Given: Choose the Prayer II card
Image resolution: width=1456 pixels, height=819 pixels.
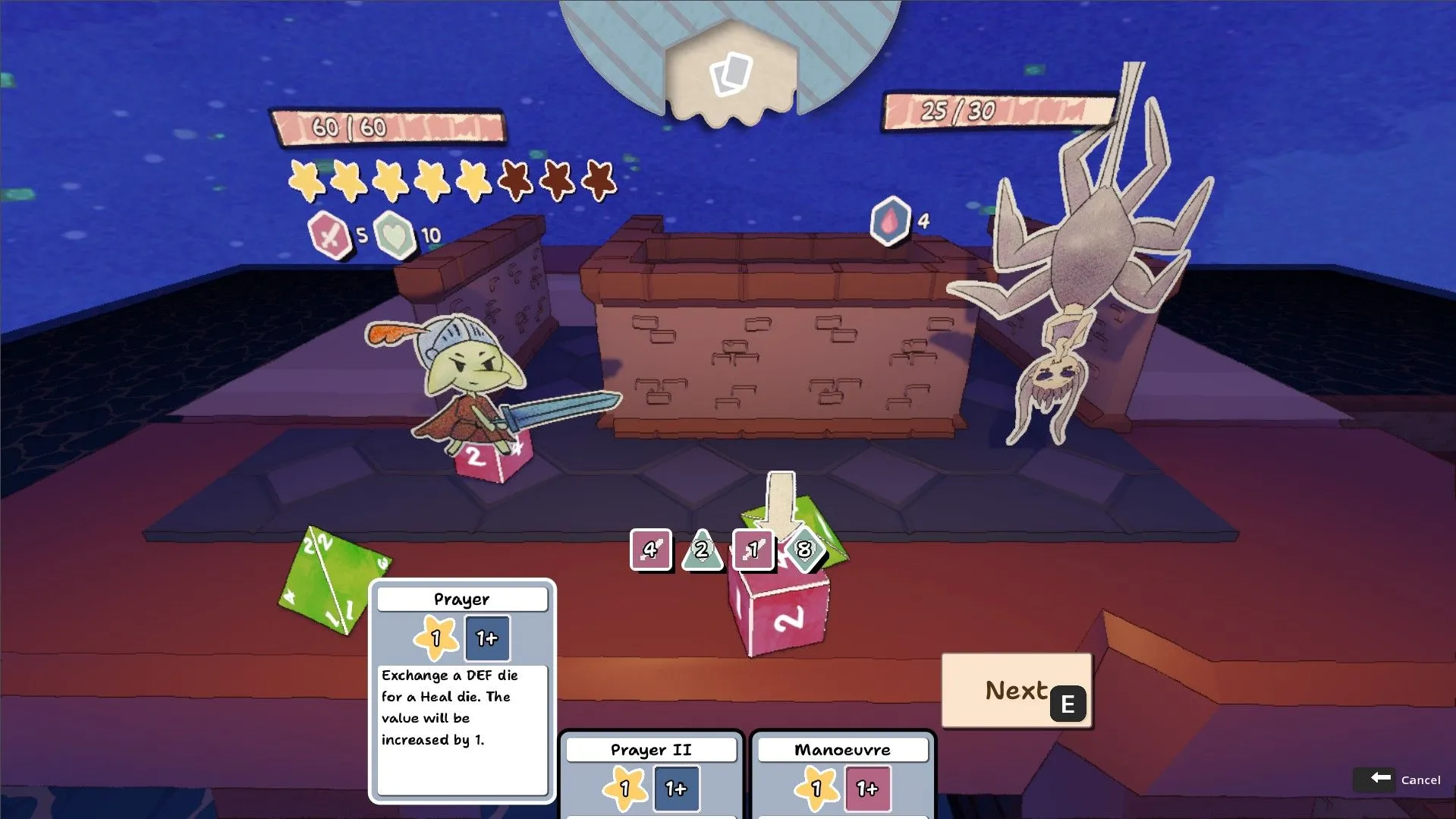Looking at the screenshot, I should 651,776.
